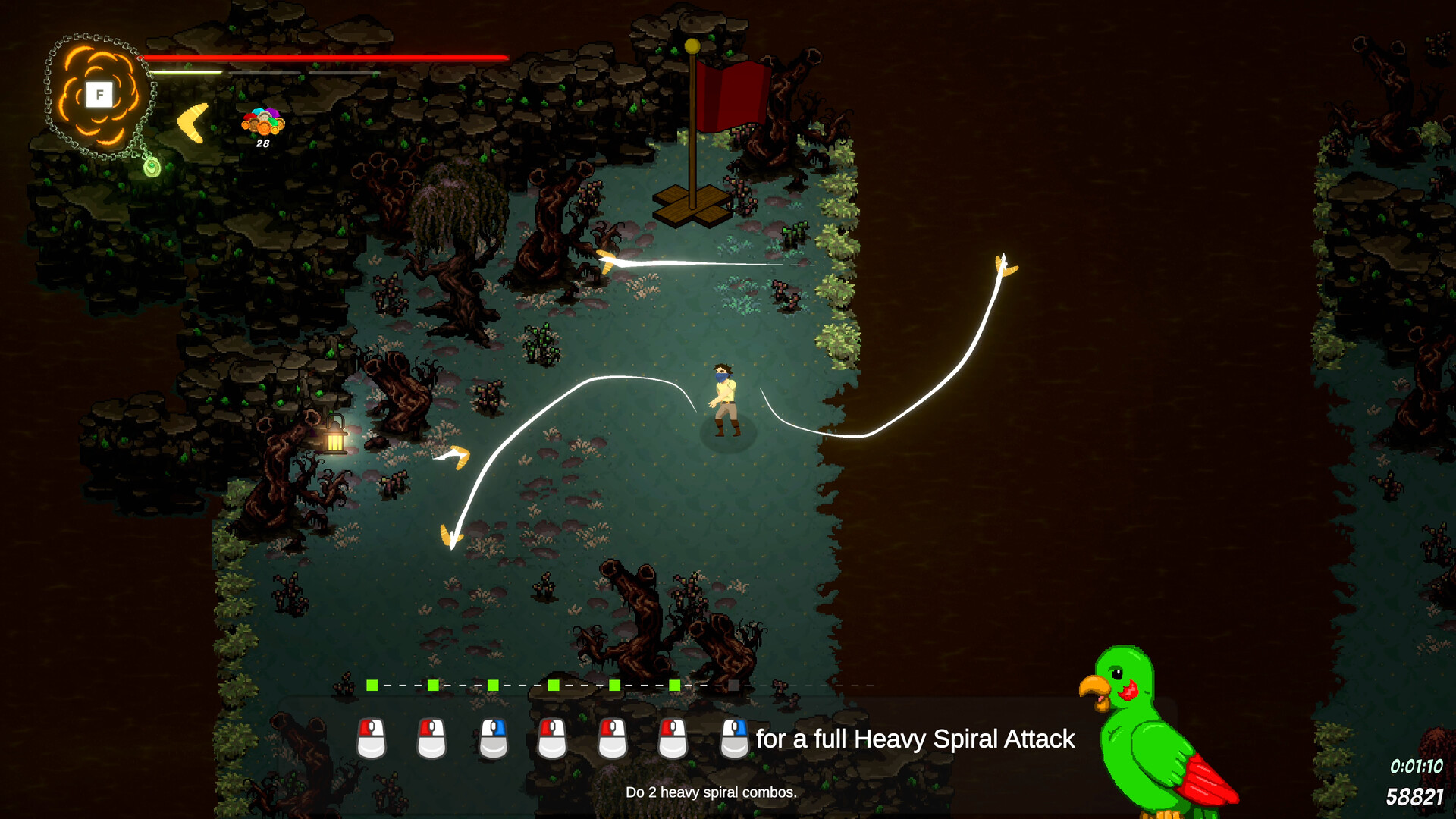
Task: Activate the F special ability icon
Action: (101, 95)
